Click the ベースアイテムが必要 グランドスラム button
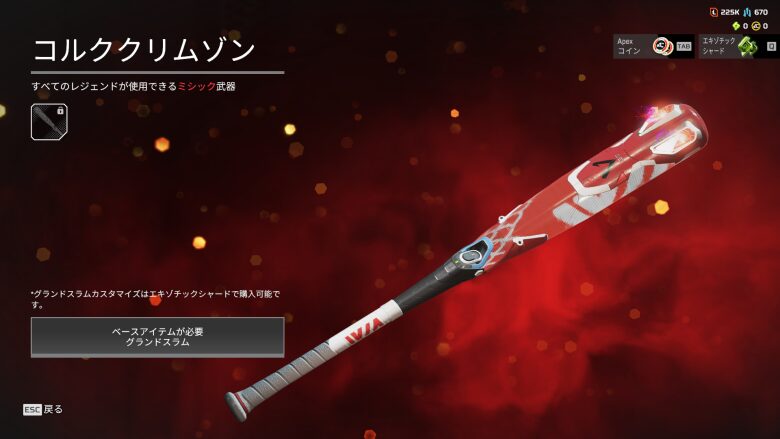Viewport: 780px width, 439px height. click(x=157, y=336)
